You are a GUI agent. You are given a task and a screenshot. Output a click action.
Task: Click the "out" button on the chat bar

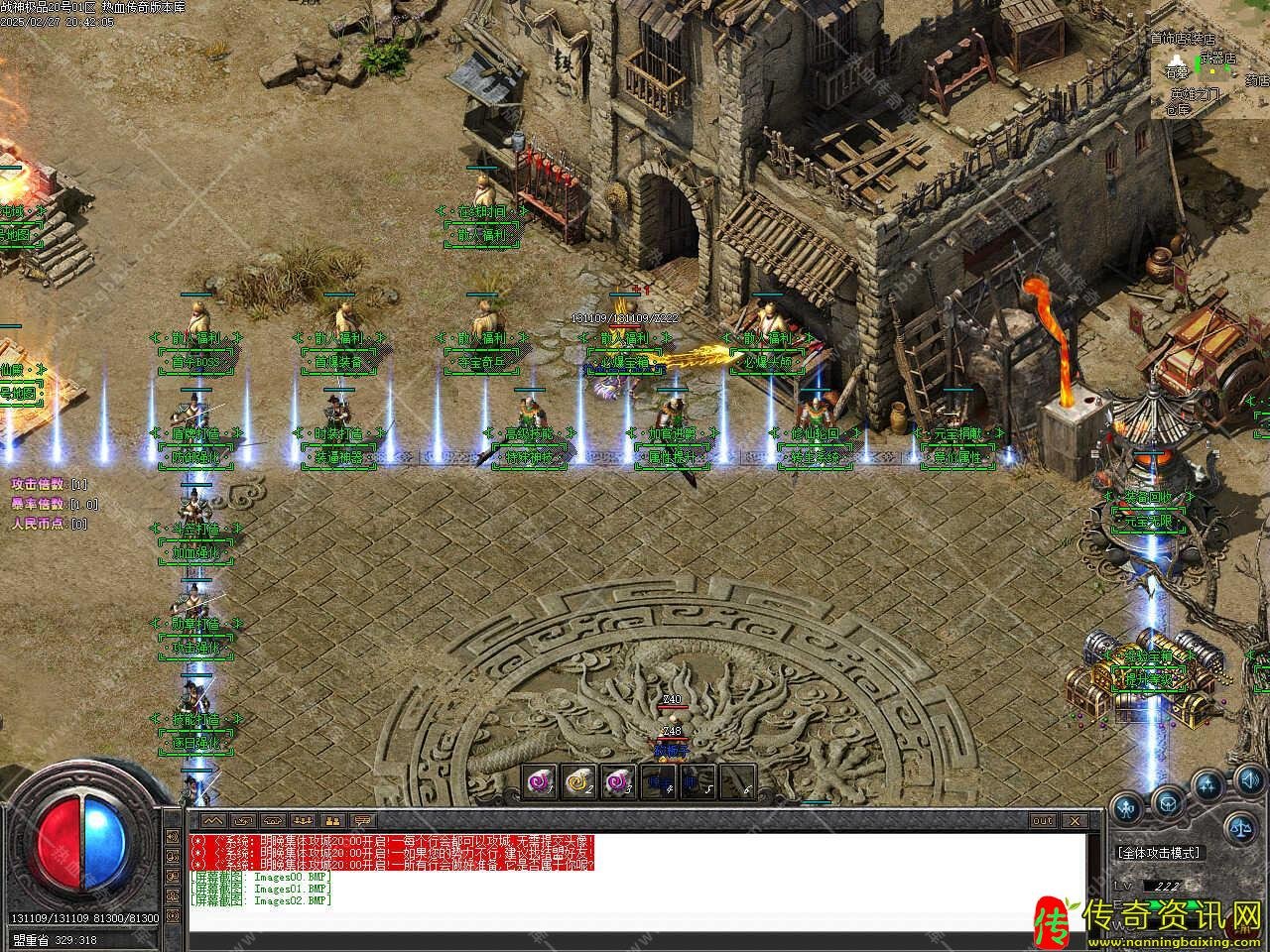pos(1042,821)
